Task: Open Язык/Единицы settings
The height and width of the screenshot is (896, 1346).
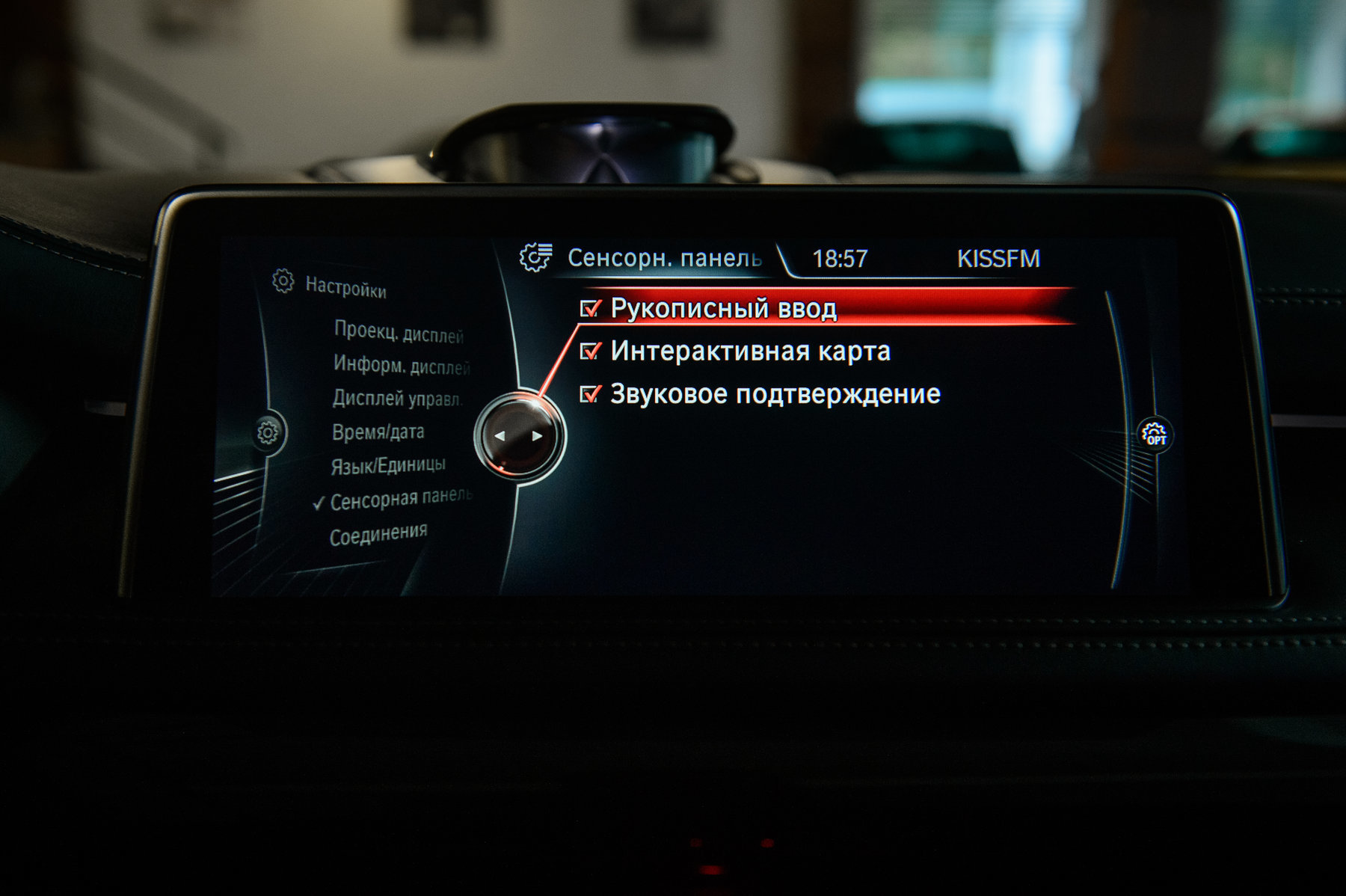Action: pos(388,466)
